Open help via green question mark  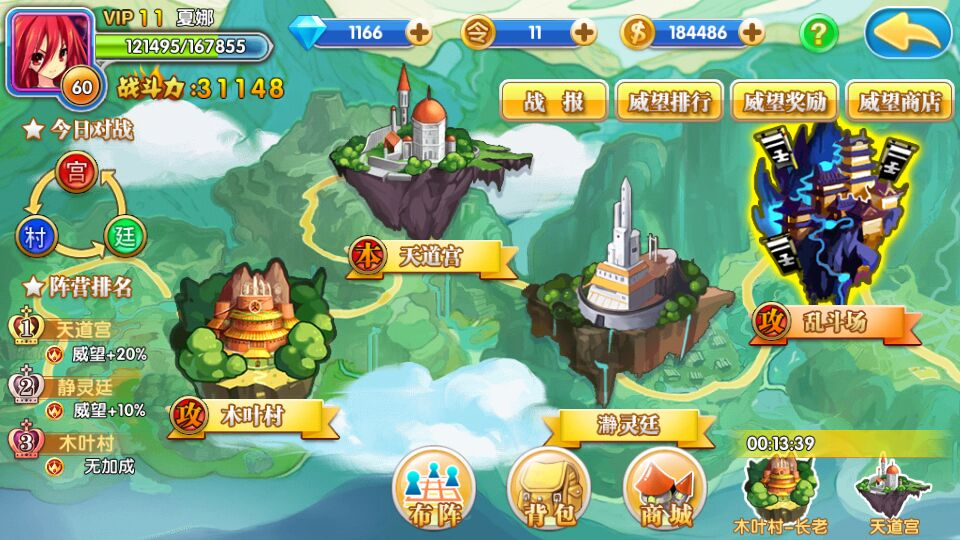(818, 33)
